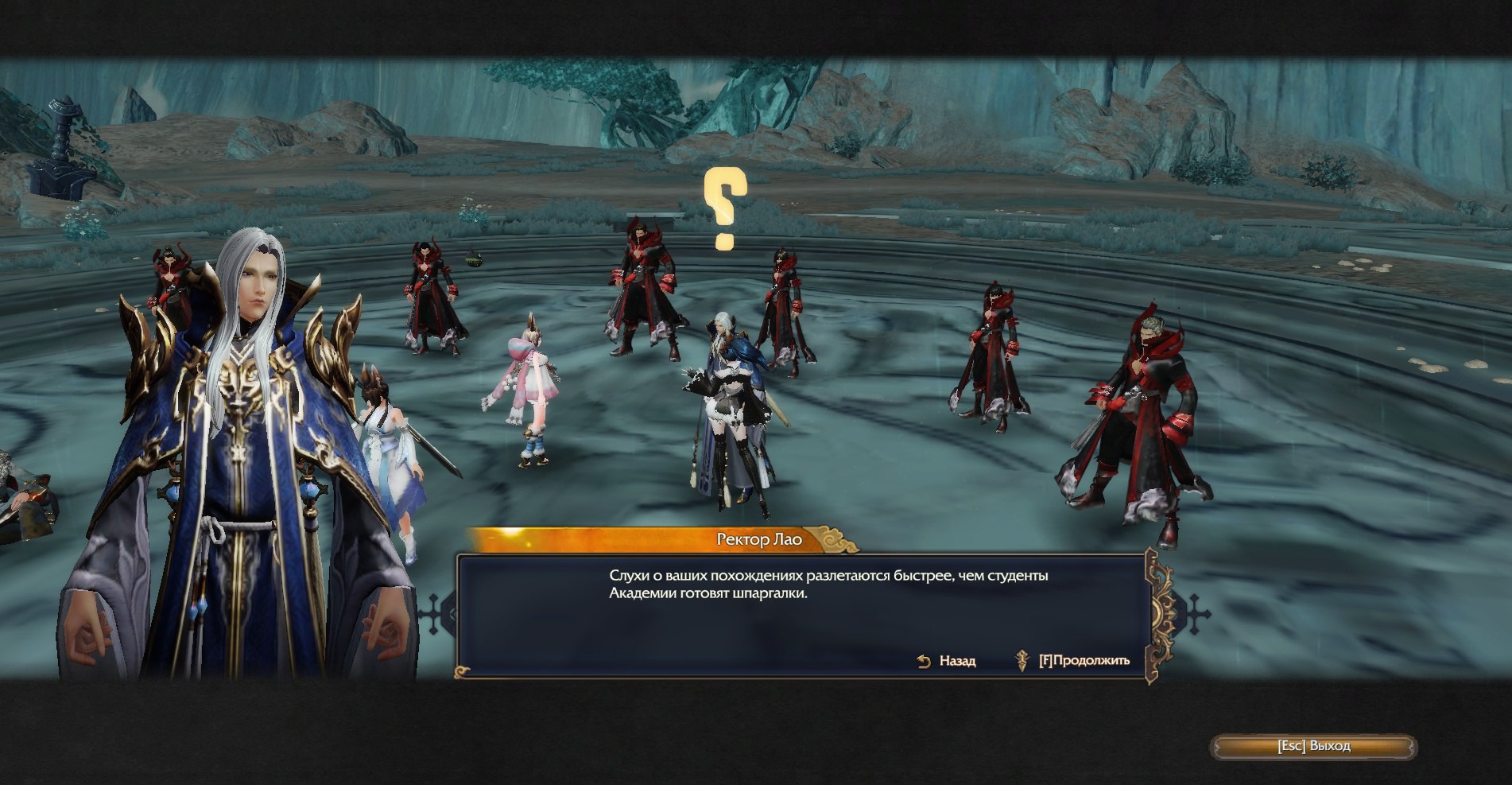Exit the conversation with Выход
This screenshot has width=1512, height=785.
click(x=1313, y=746)
